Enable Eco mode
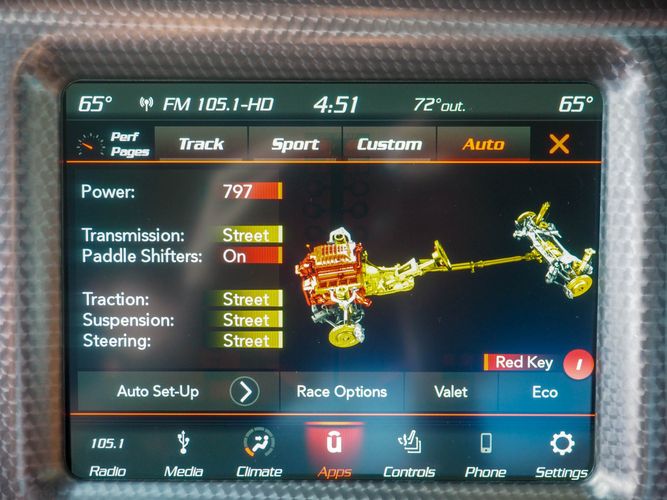The height and width of the screenshot is (500, 667). [544, 391]
